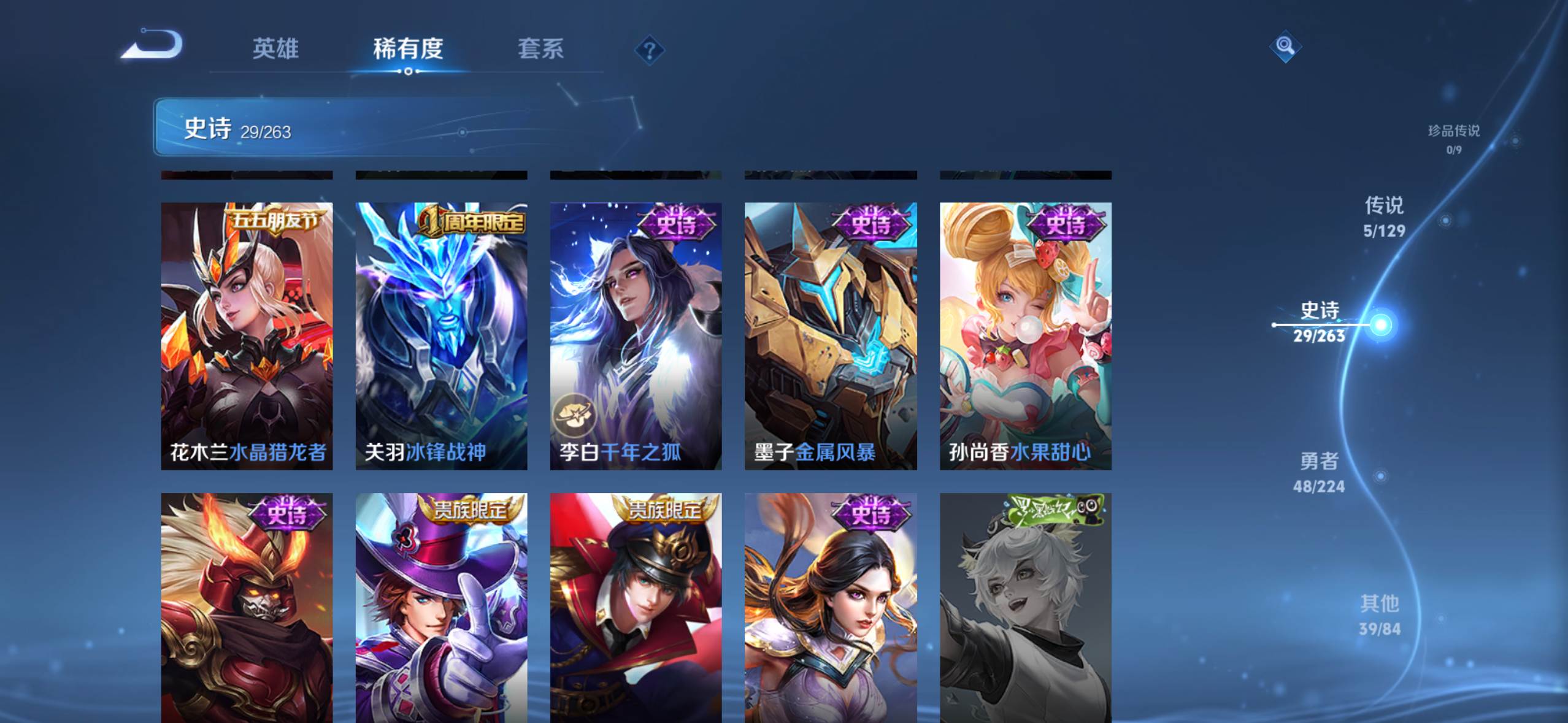Select the 稀有度 tab
1568x723 pixels.
(408, 48)
